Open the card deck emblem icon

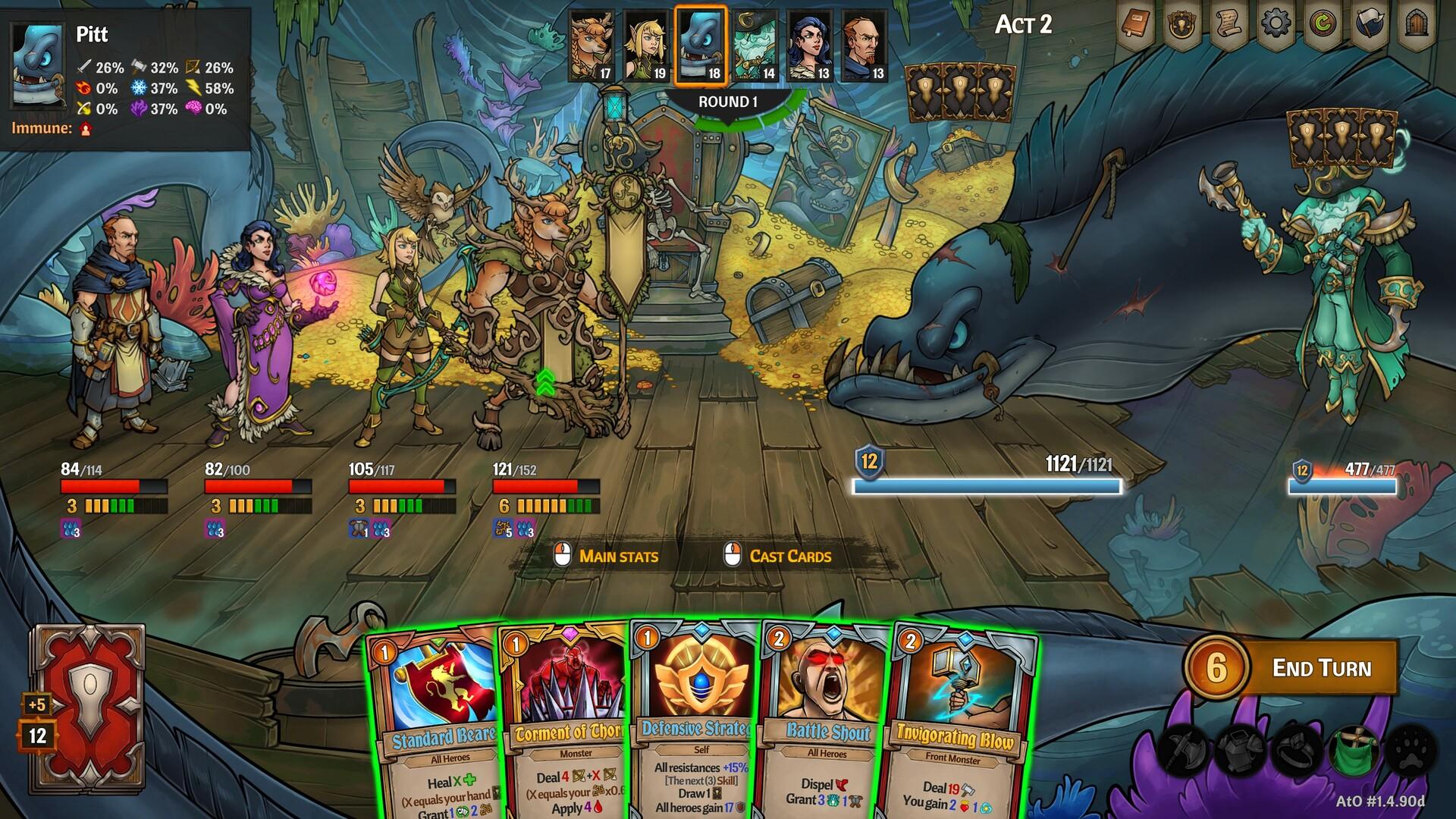[1181, 26]
